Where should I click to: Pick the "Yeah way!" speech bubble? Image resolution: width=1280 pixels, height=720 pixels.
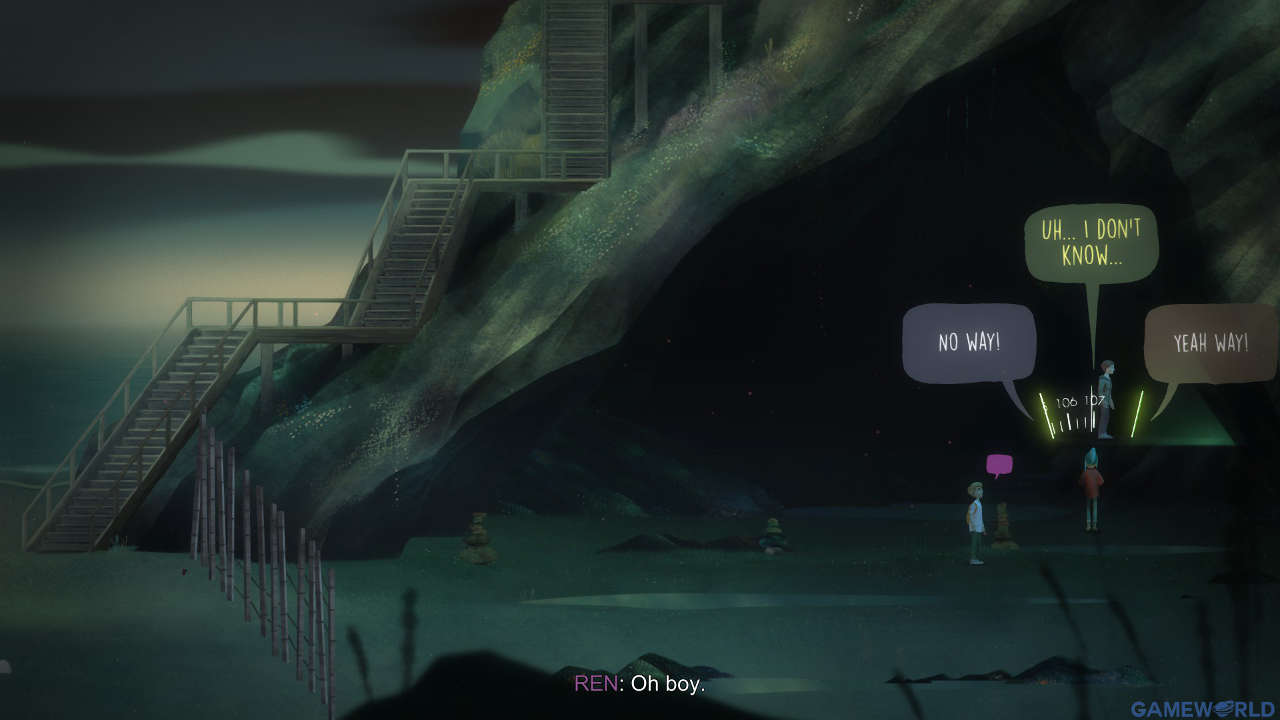click(x=1210, y=343)
